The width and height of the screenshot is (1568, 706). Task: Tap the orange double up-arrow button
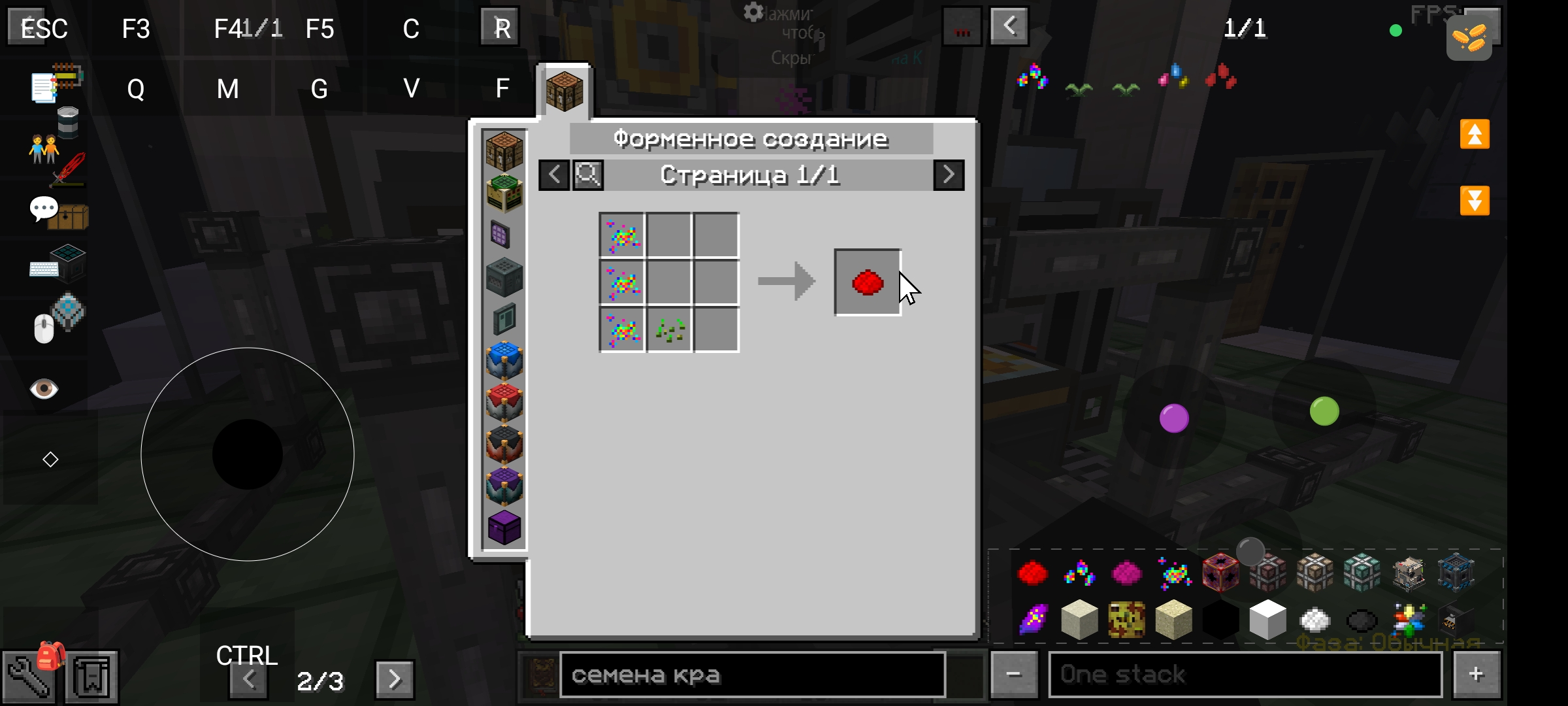tap(1475, 135)
